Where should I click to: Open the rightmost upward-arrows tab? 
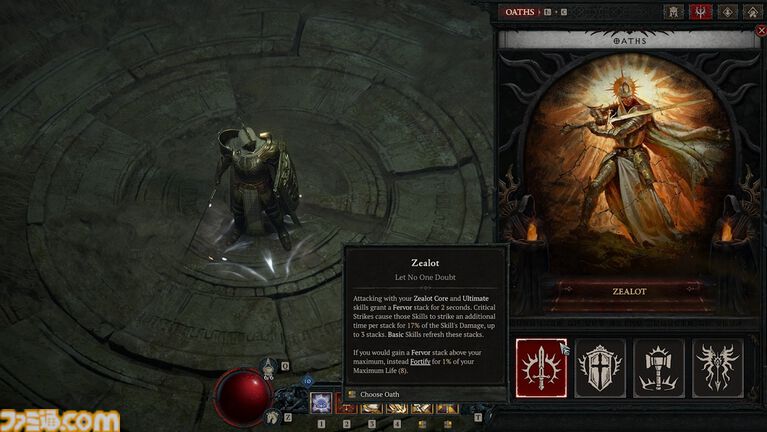752,12
